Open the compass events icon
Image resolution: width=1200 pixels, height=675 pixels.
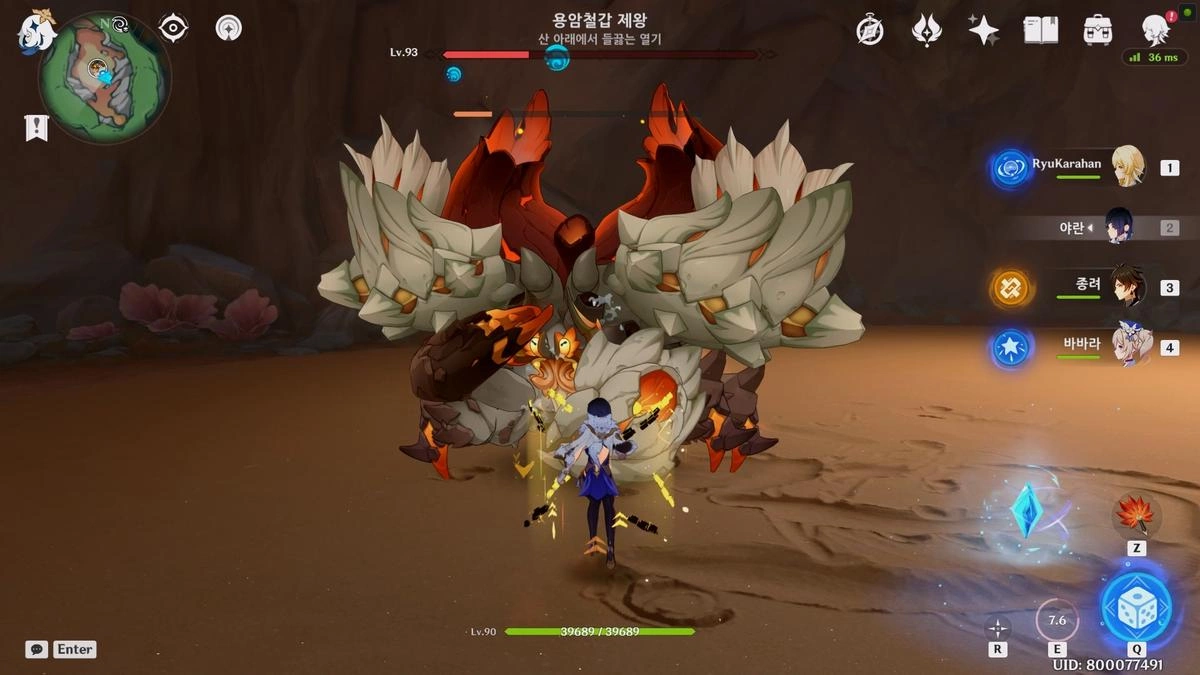coord(870,30)
